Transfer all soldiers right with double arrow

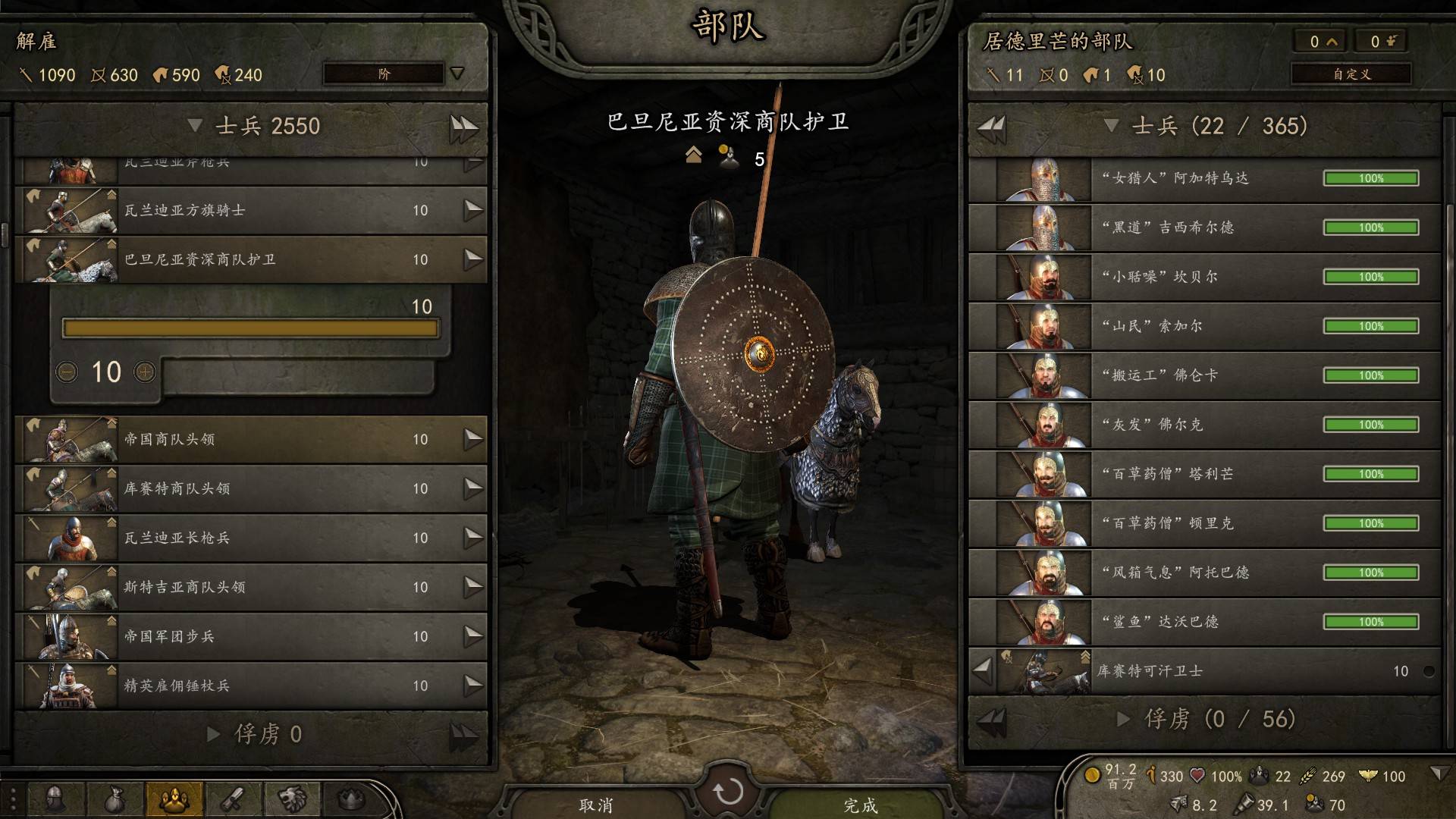(463, 126)
